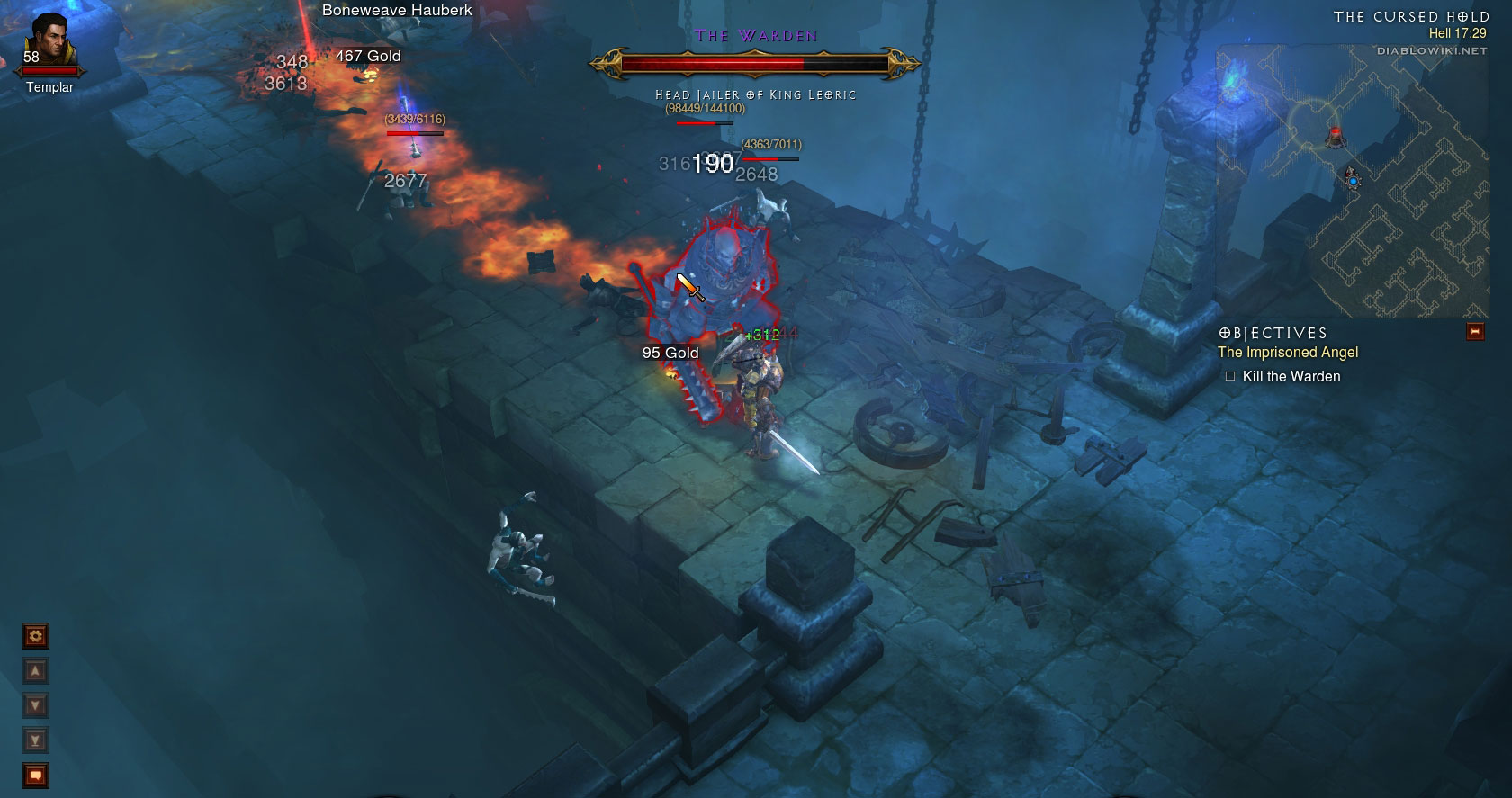This screenshot has height=798, width=1512.
Task: Select The Imprisoned Angel quest title
Action: coord(1287,353)
